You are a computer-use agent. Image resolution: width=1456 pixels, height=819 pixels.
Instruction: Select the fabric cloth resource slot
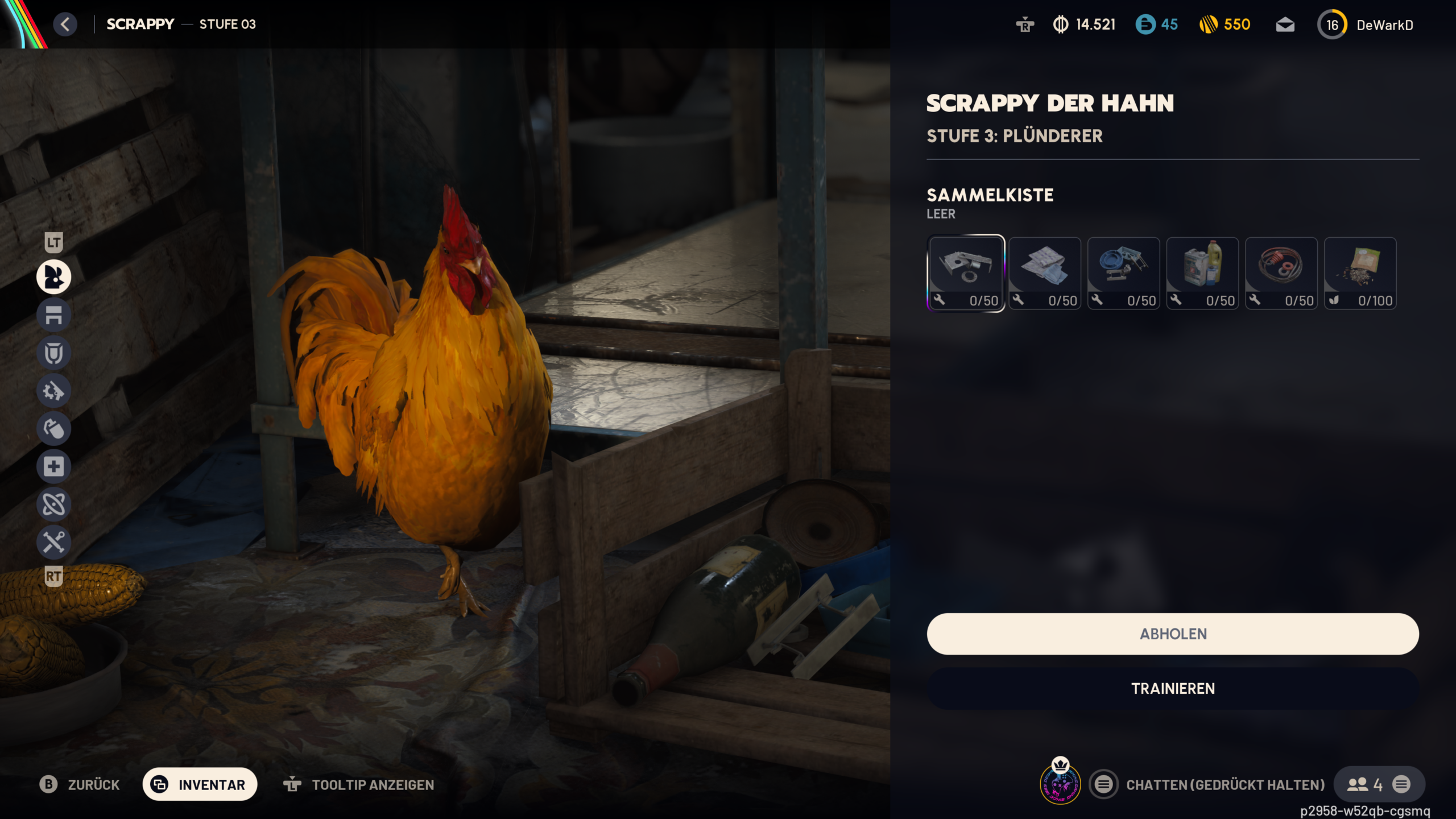[x=1045, y=273]
